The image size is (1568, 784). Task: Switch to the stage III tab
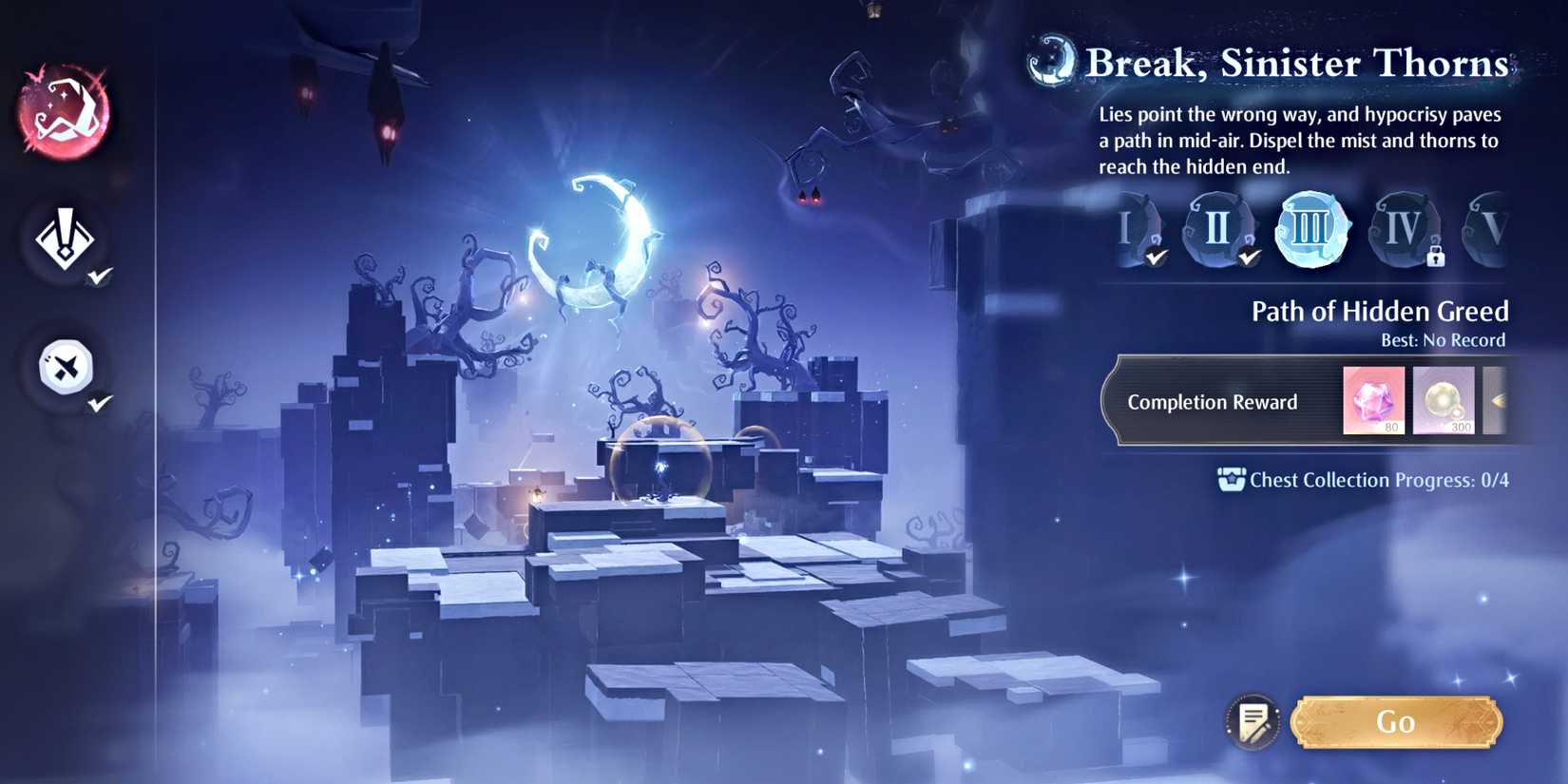pos(1312,230)
